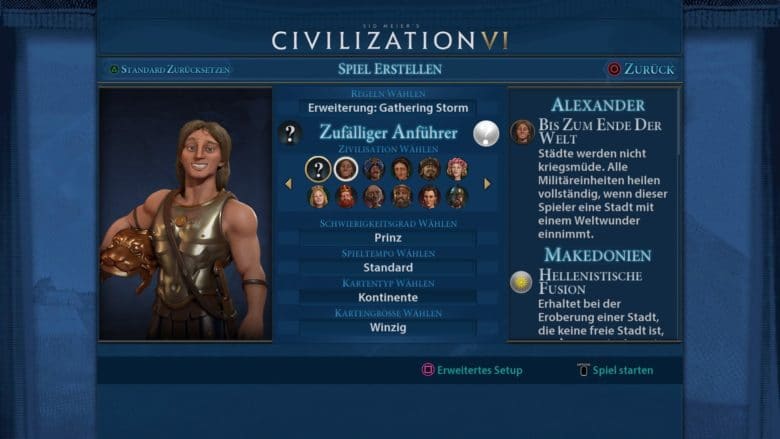Change the Erweiterung: Gathering Storm ruleset
The image size is (780, 439).
tap(388, 107)
